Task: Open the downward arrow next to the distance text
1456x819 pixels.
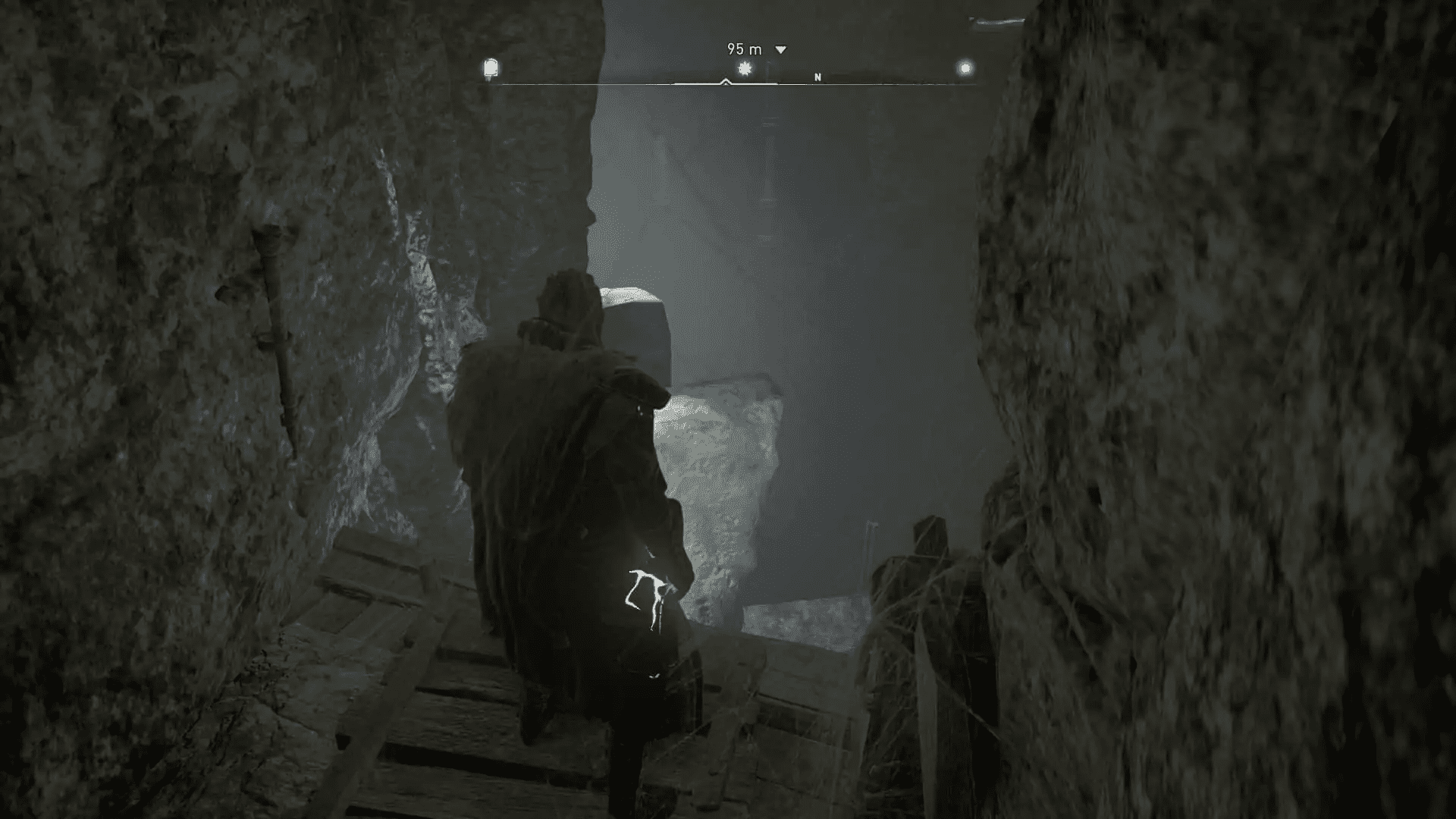Action: 779,49
